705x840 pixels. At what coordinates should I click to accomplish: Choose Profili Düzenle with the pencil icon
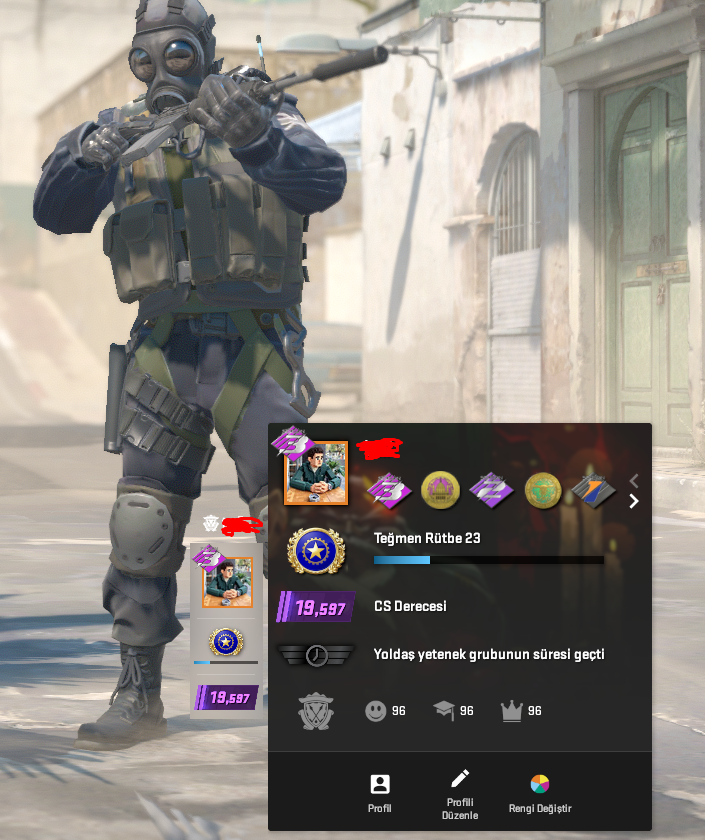coord(460,793)
